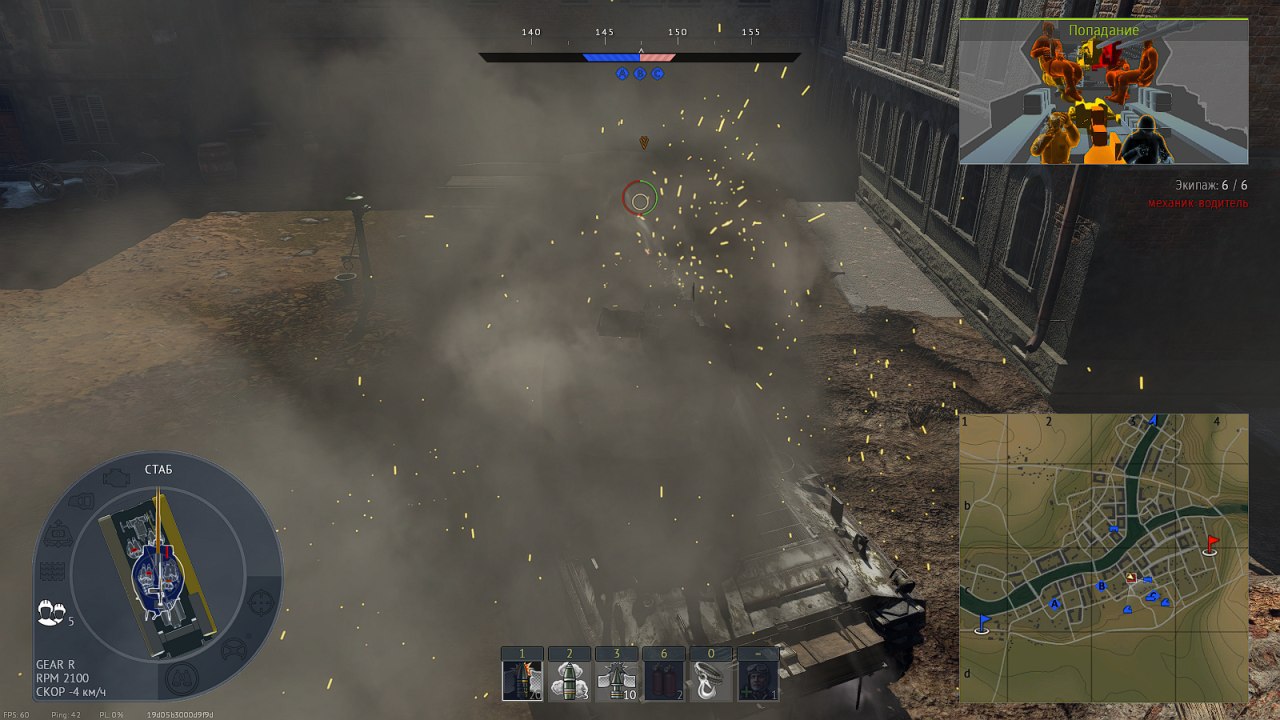Viewport: 1280px width, 720px height.
Task: Click the blue spawn flag at river's left end
Action: click(983, 624)
